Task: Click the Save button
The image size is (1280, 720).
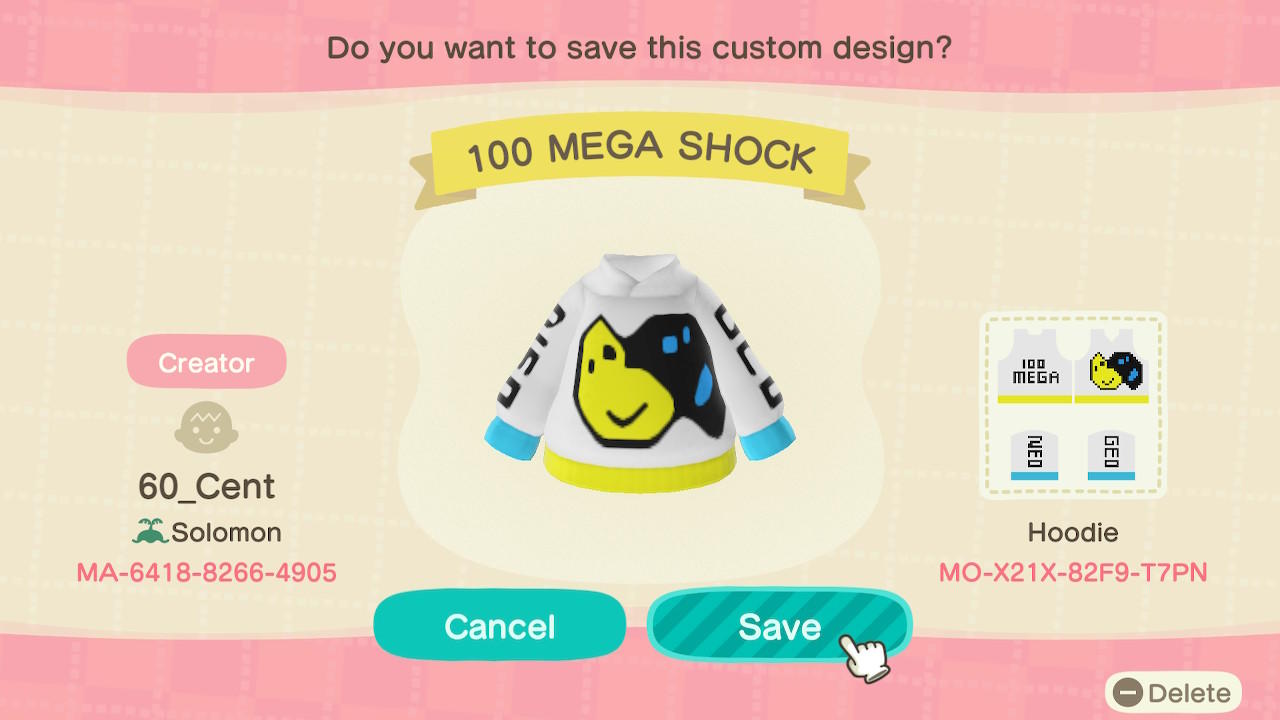Action: coord(780,626)
